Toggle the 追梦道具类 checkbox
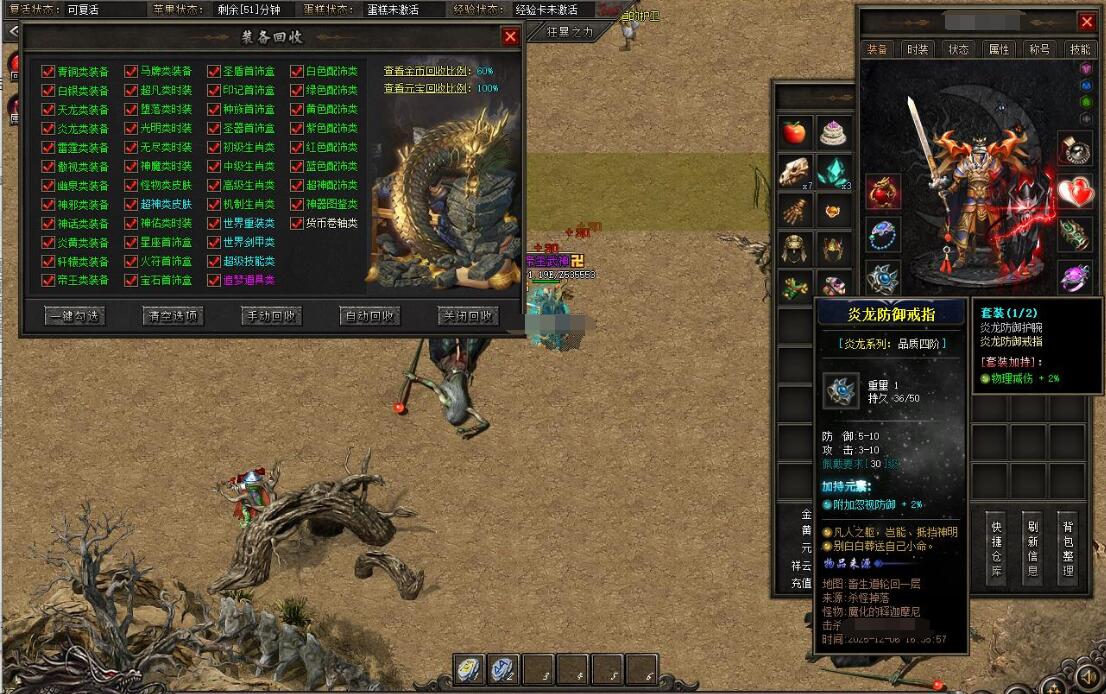 (x=214, y=280)
